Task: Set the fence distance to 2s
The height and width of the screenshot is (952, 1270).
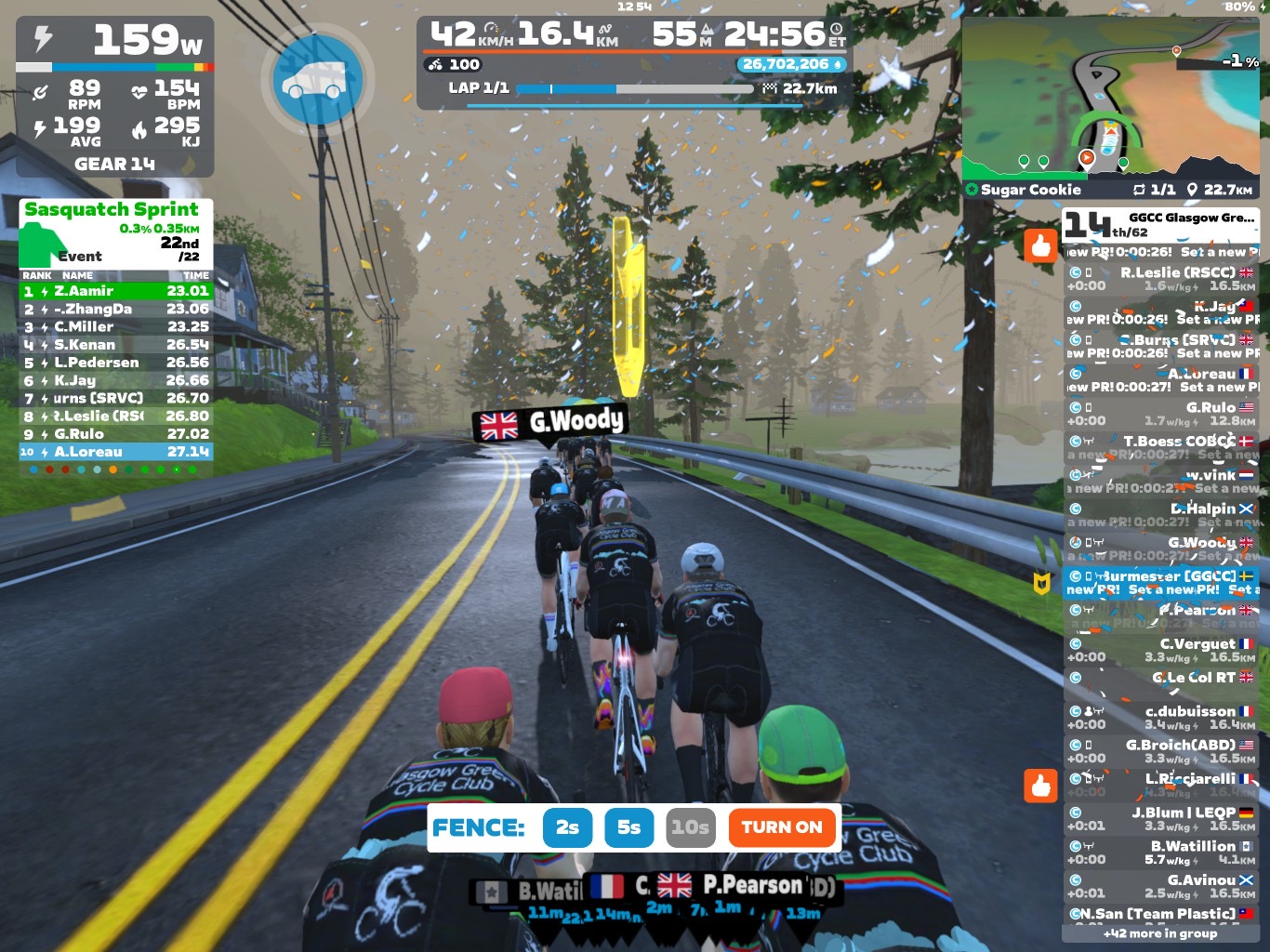Action: click(567, 827)
